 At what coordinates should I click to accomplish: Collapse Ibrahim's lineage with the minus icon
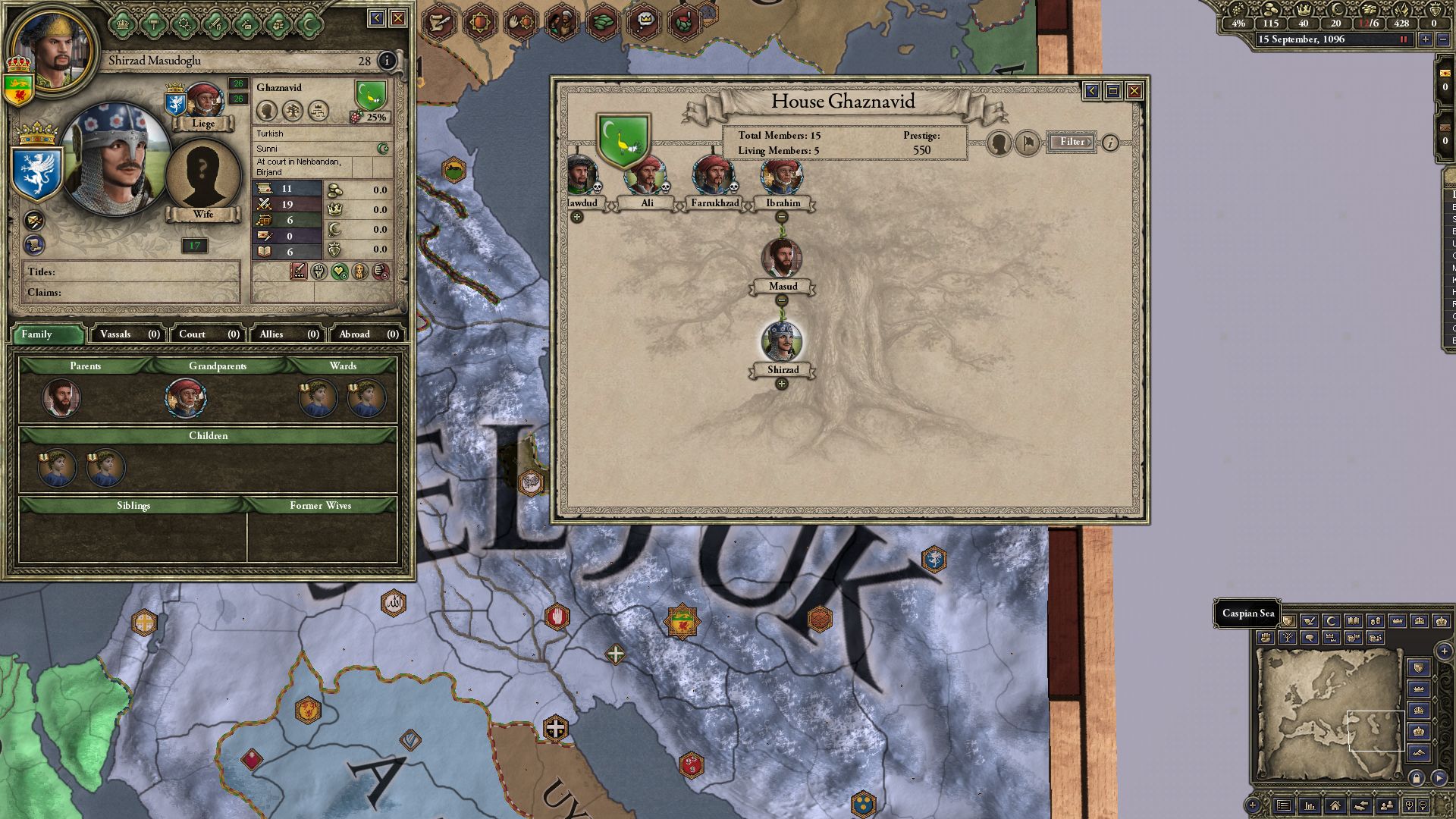pyautogui.click(x=782, y=216)
